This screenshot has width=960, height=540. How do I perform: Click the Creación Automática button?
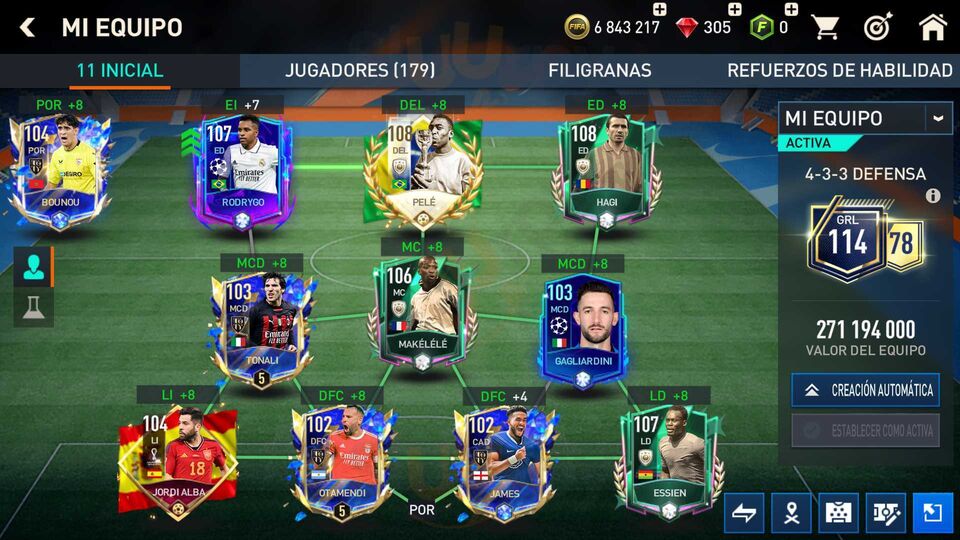click(866, 390)
